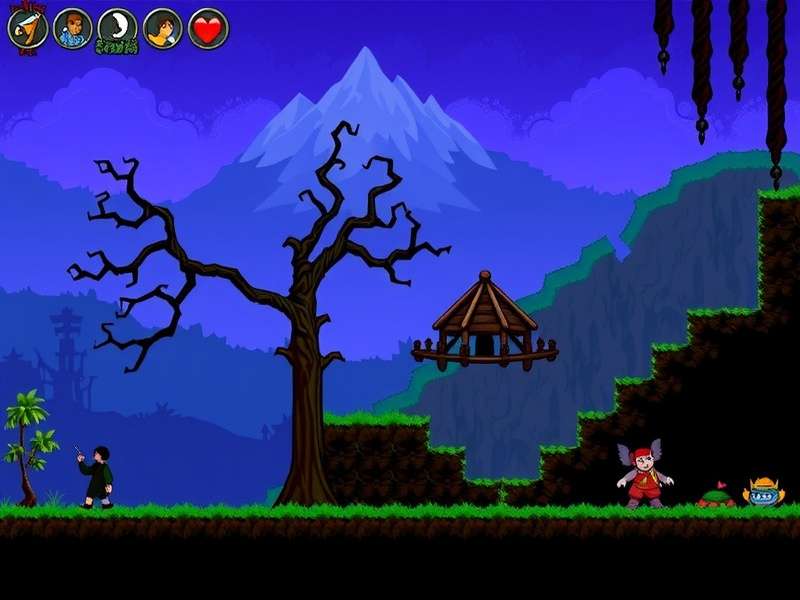This screenshot has height=600, width=800.
Task: Pick the yellow-clothed dark-haired character portrait
Action: tap(162, 28)
